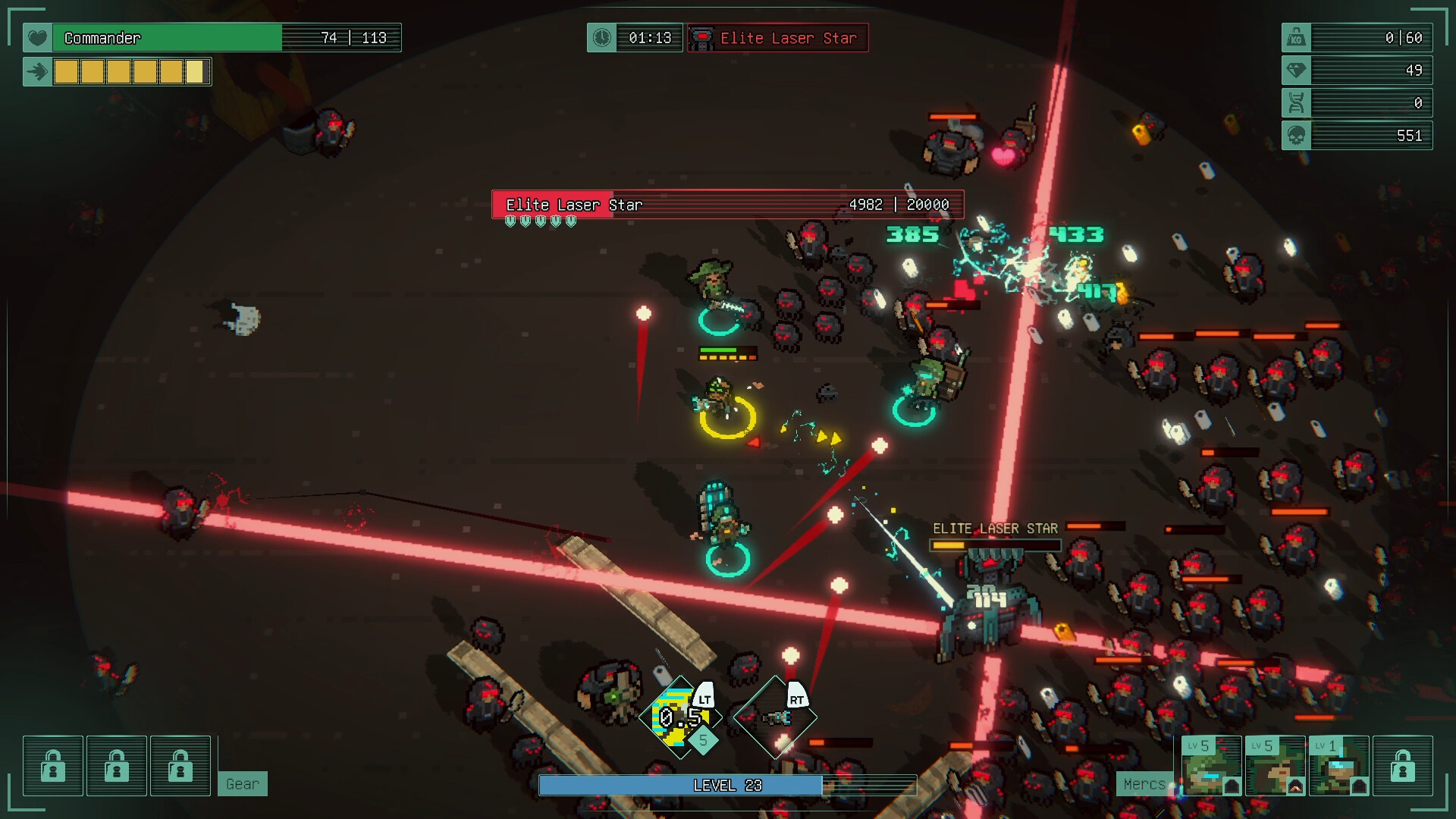
Task: Click the locked merc slot
Action: coord(1402,765)
